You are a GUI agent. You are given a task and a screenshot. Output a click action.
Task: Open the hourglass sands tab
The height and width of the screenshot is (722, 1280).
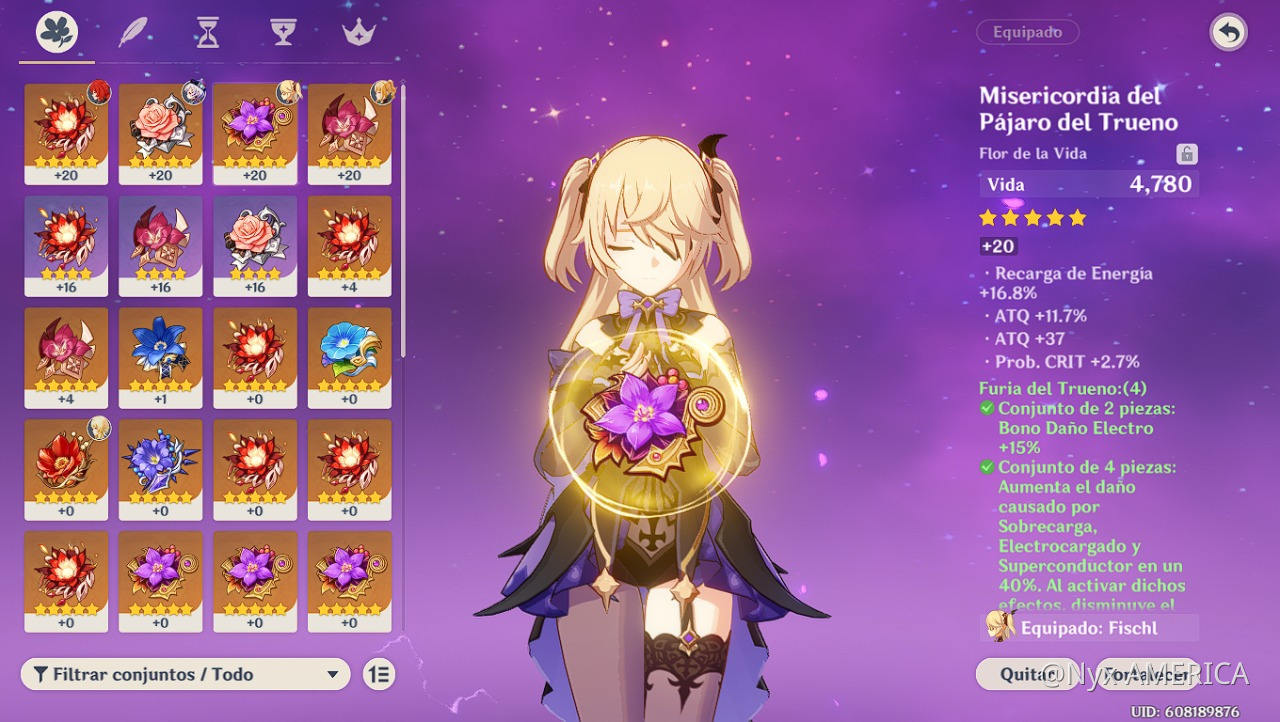[207, 33]
